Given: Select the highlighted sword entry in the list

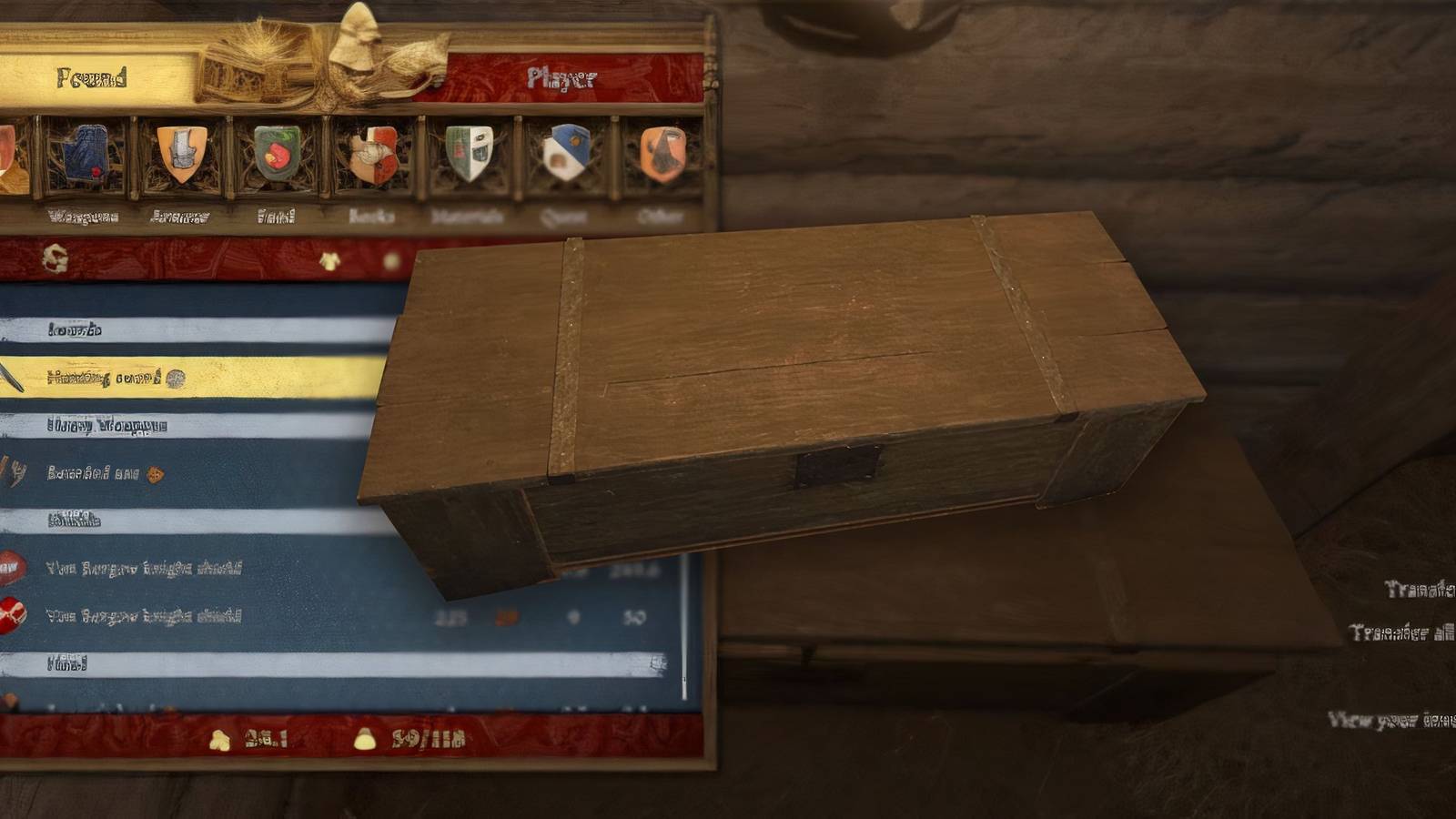Looking at the screenshot, I should (x=182, y=375).
